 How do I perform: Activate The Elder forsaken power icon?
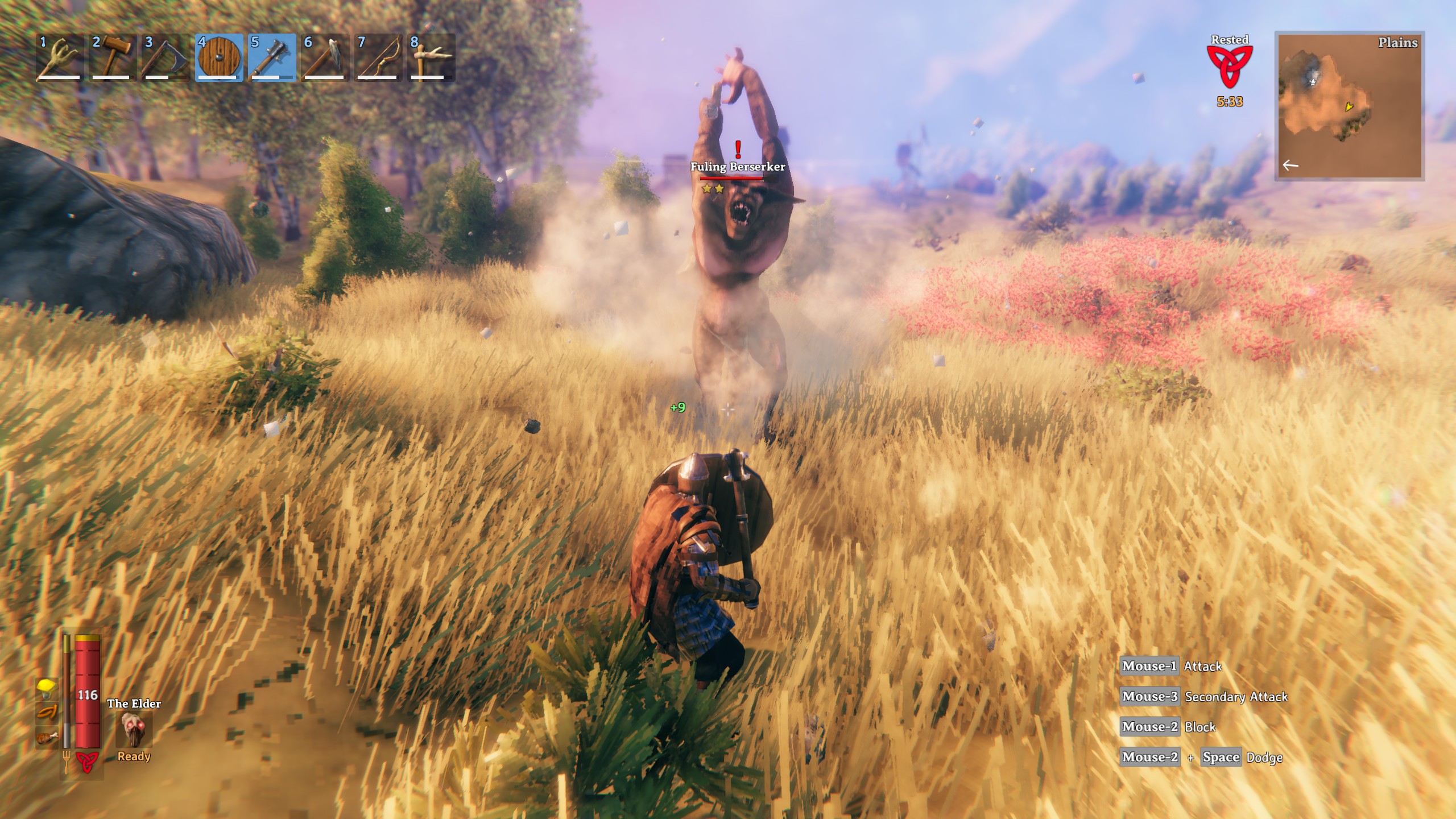tap(134, 730)
